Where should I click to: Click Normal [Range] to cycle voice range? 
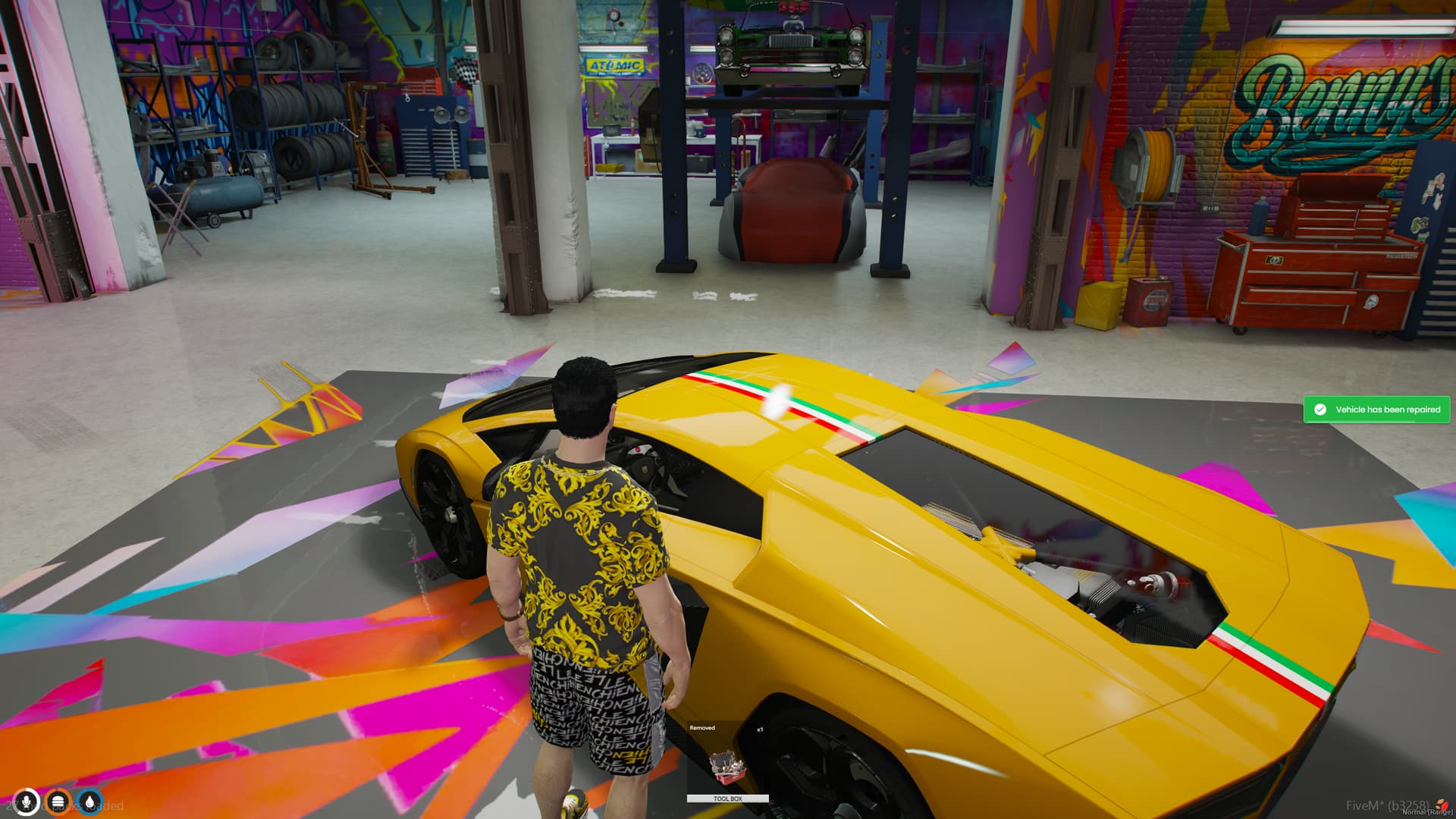(1427, 811)
